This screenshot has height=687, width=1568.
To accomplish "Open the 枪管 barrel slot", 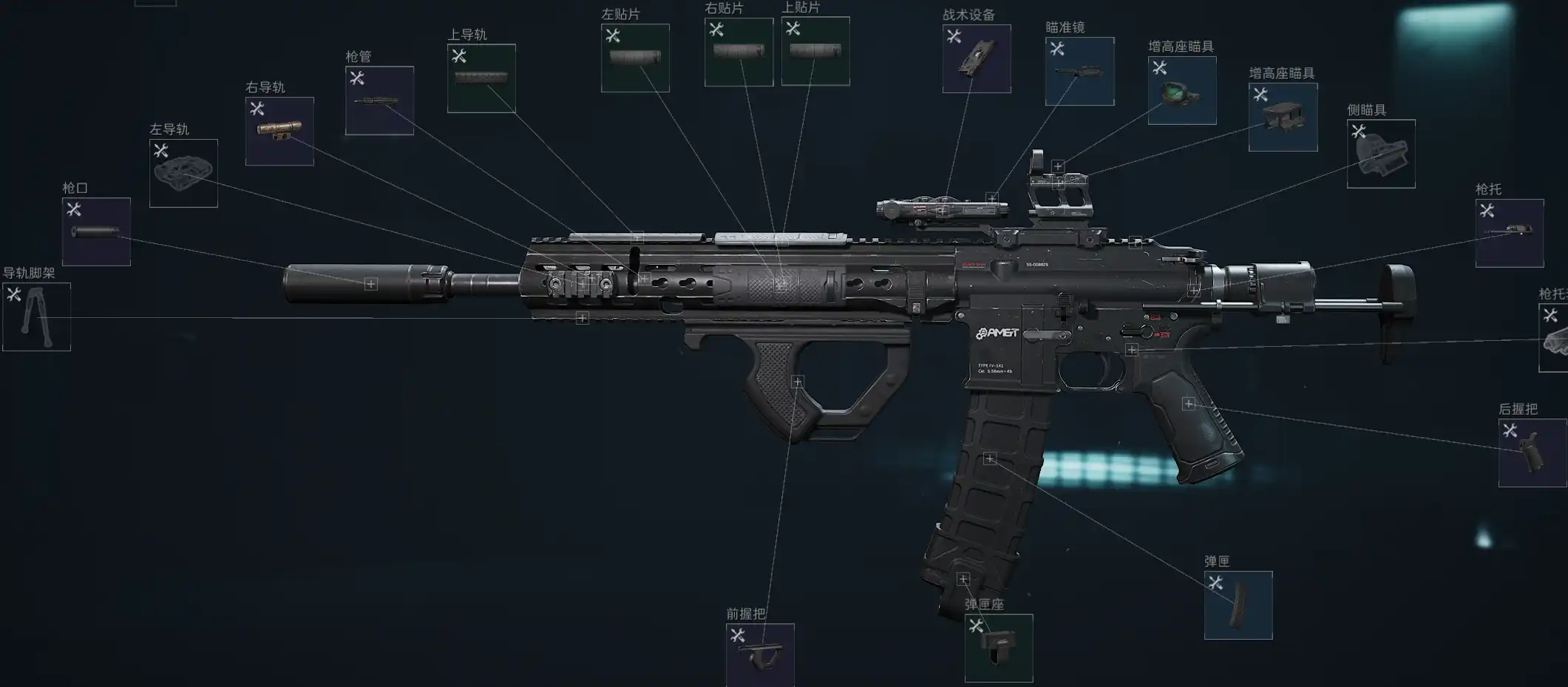I will (x=379, y=101).
